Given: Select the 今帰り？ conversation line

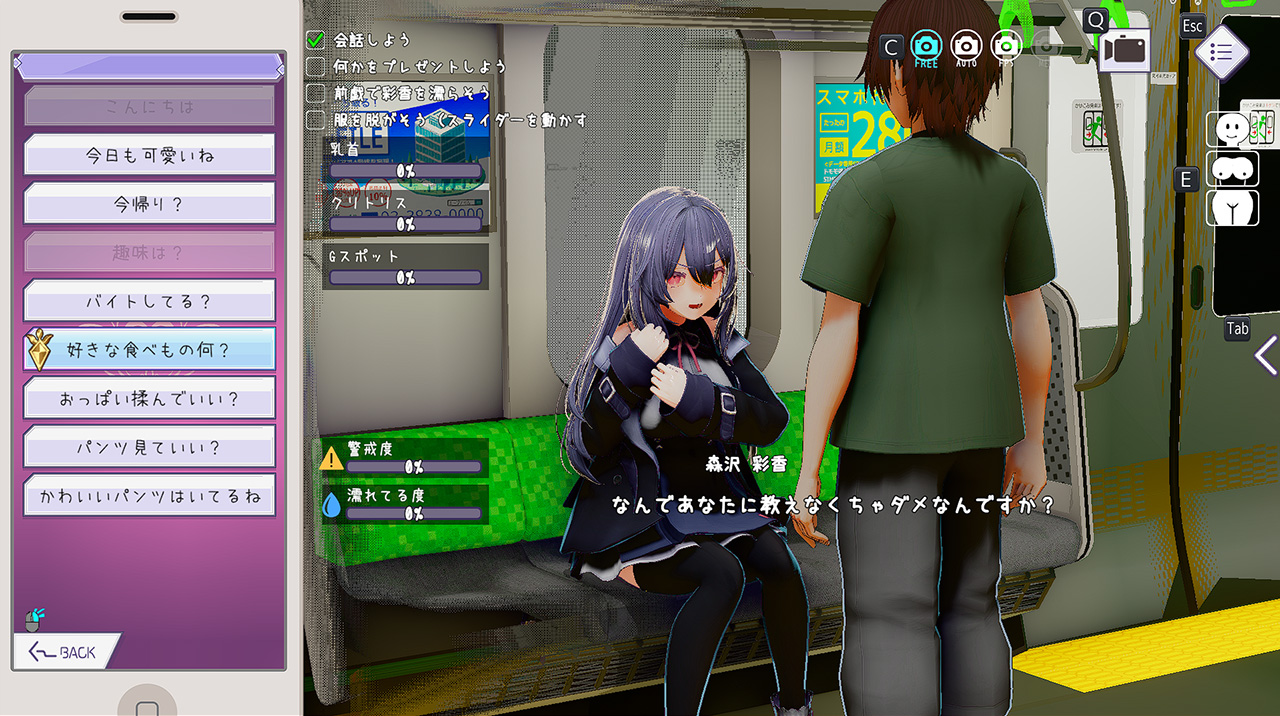Looking at the screenshot, I should [x=149, y=204].
